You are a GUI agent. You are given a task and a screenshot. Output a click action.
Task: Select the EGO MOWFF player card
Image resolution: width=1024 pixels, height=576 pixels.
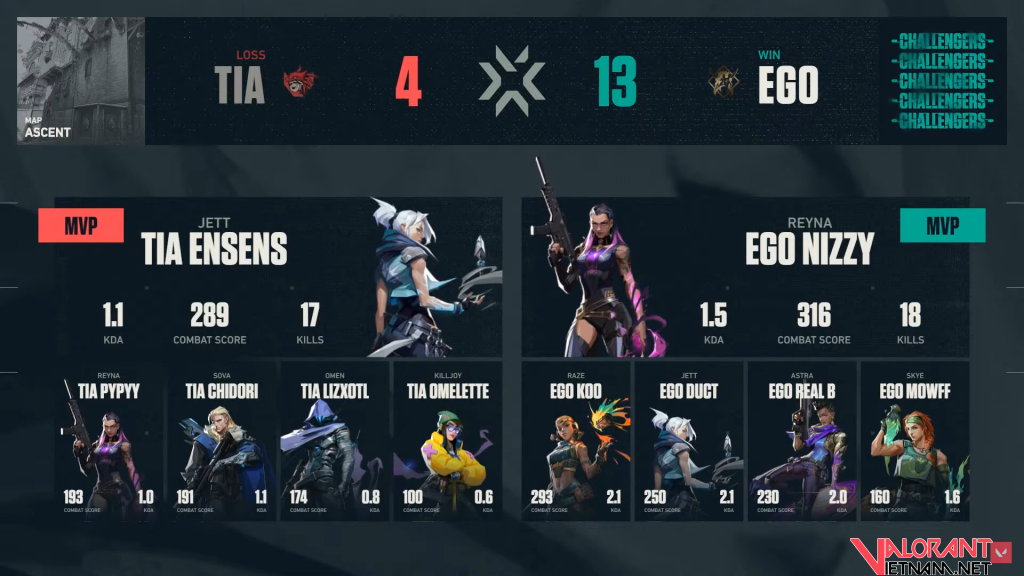915,440
